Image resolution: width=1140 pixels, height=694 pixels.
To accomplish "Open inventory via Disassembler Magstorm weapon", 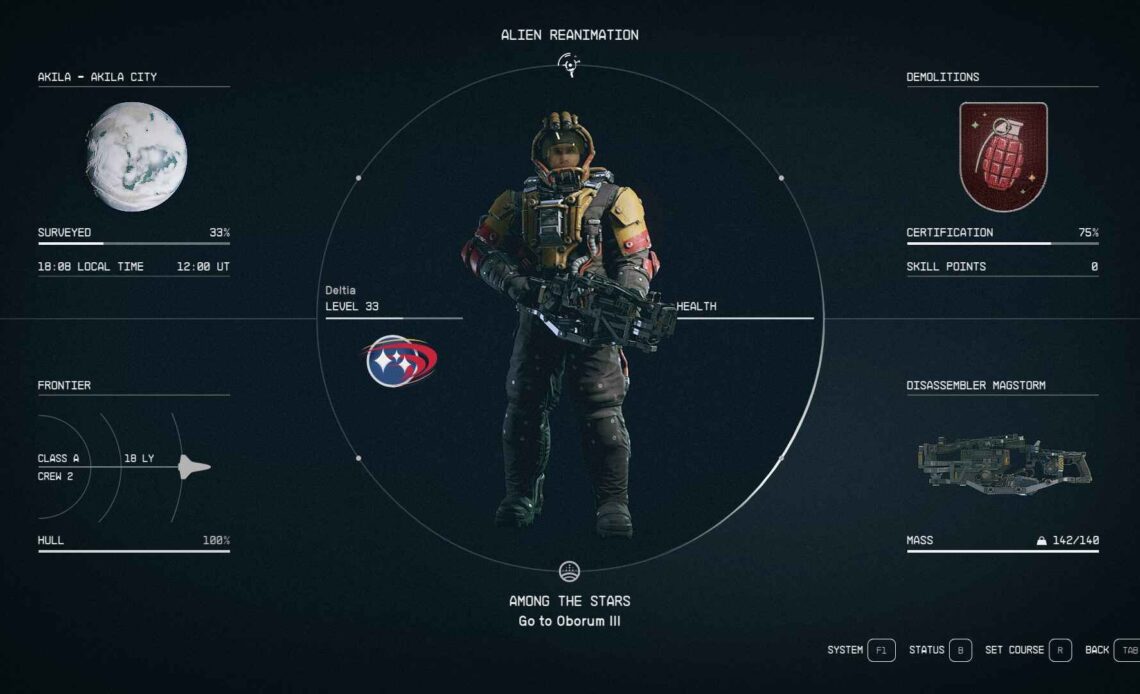I will click(1003, 464).
